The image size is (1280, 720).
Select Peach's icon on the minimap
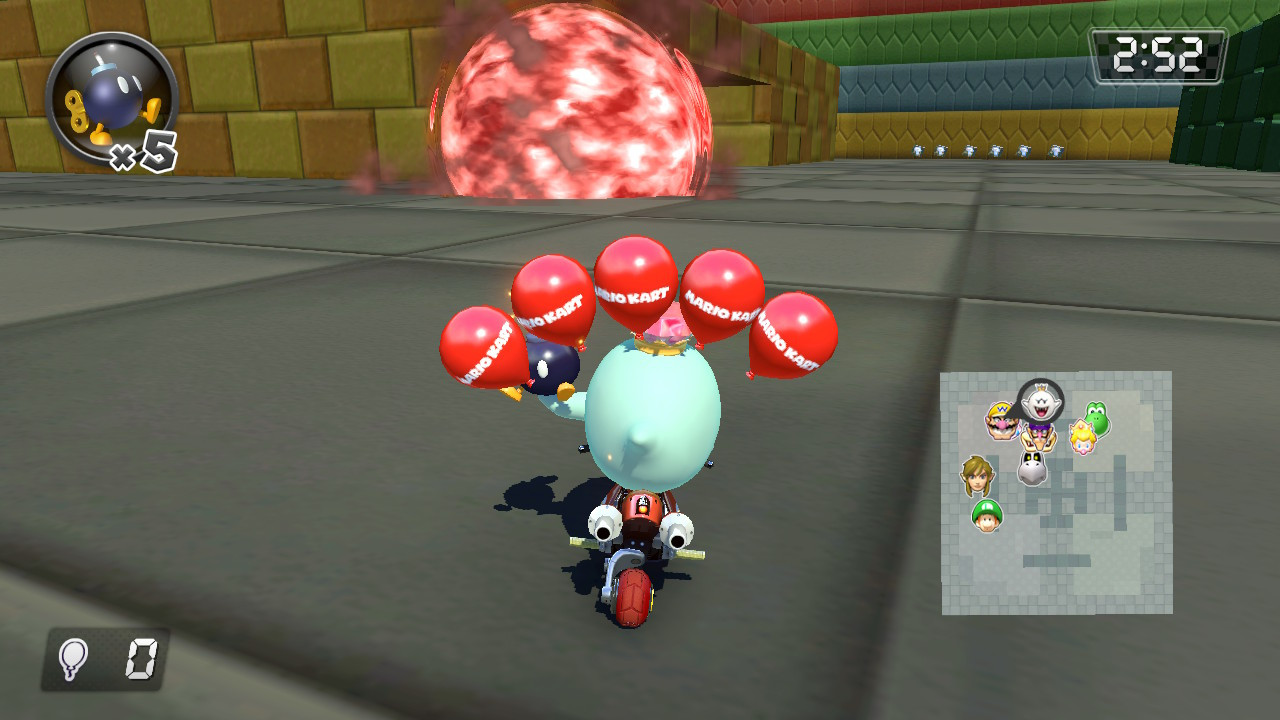(x=1082, y=436)
